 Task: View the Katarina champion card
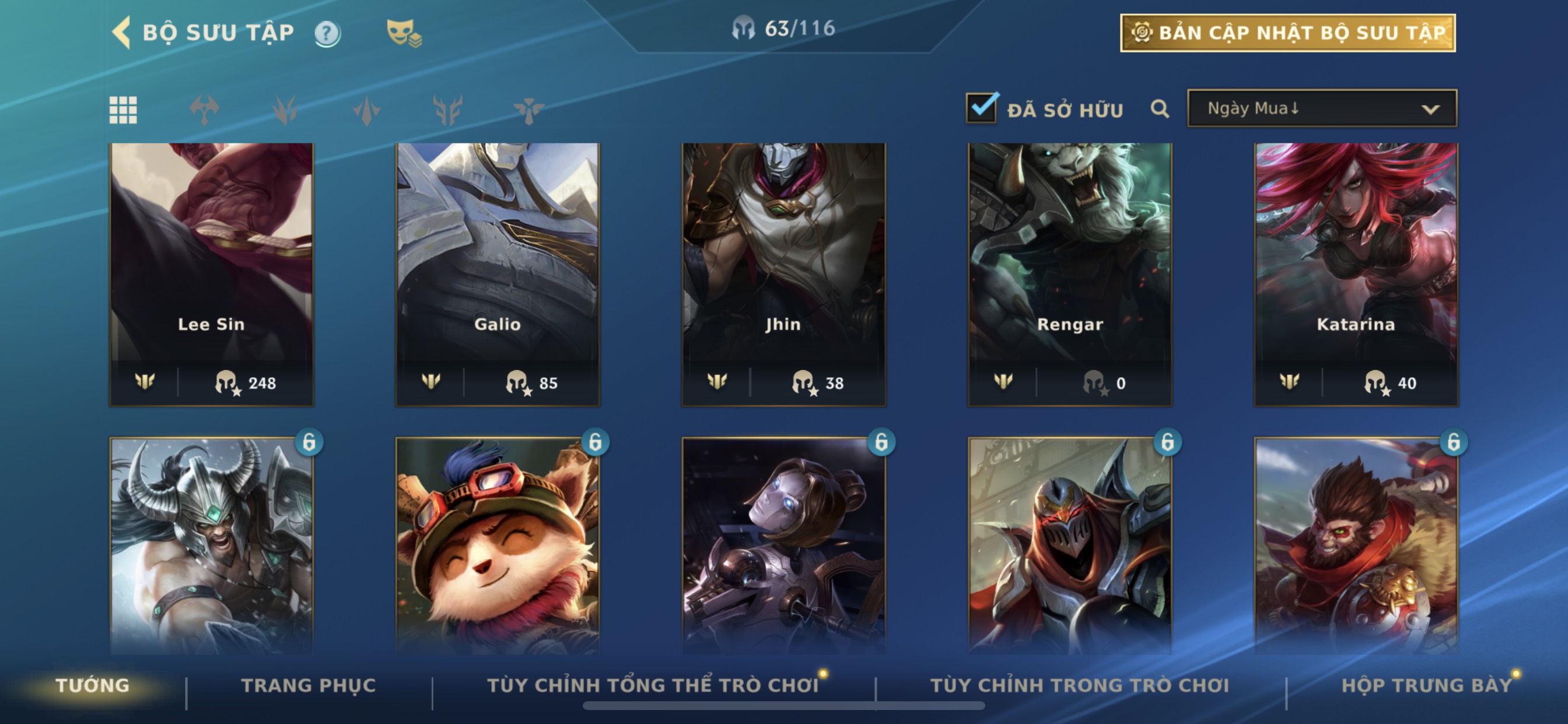pos(1356,274)
